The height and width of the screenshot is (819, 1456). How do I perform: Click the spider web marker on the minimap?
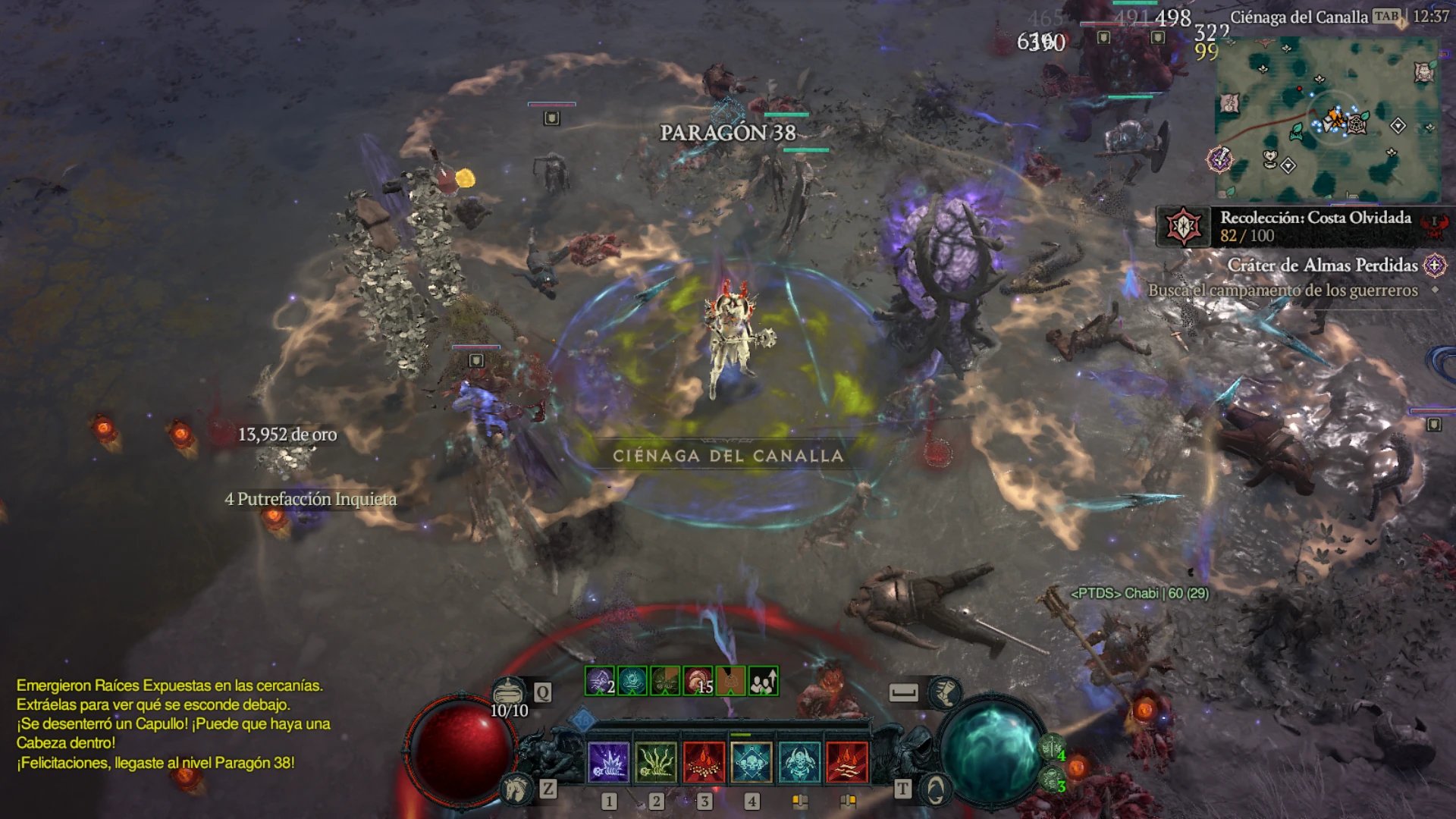click(x=1356, y=123)
